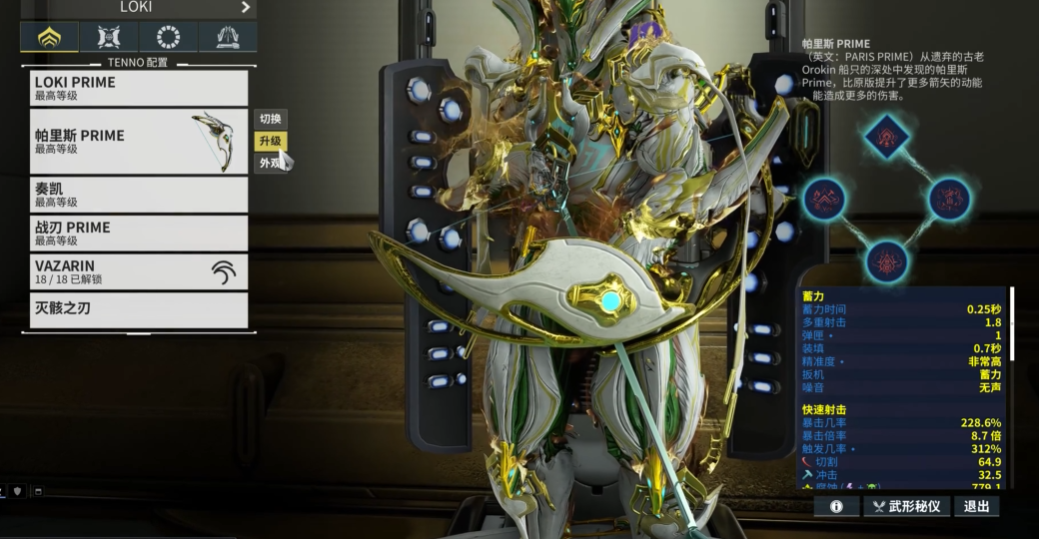1039x539 pixels.
Task: Switch to the second loadout category tab
Action: 109,38
